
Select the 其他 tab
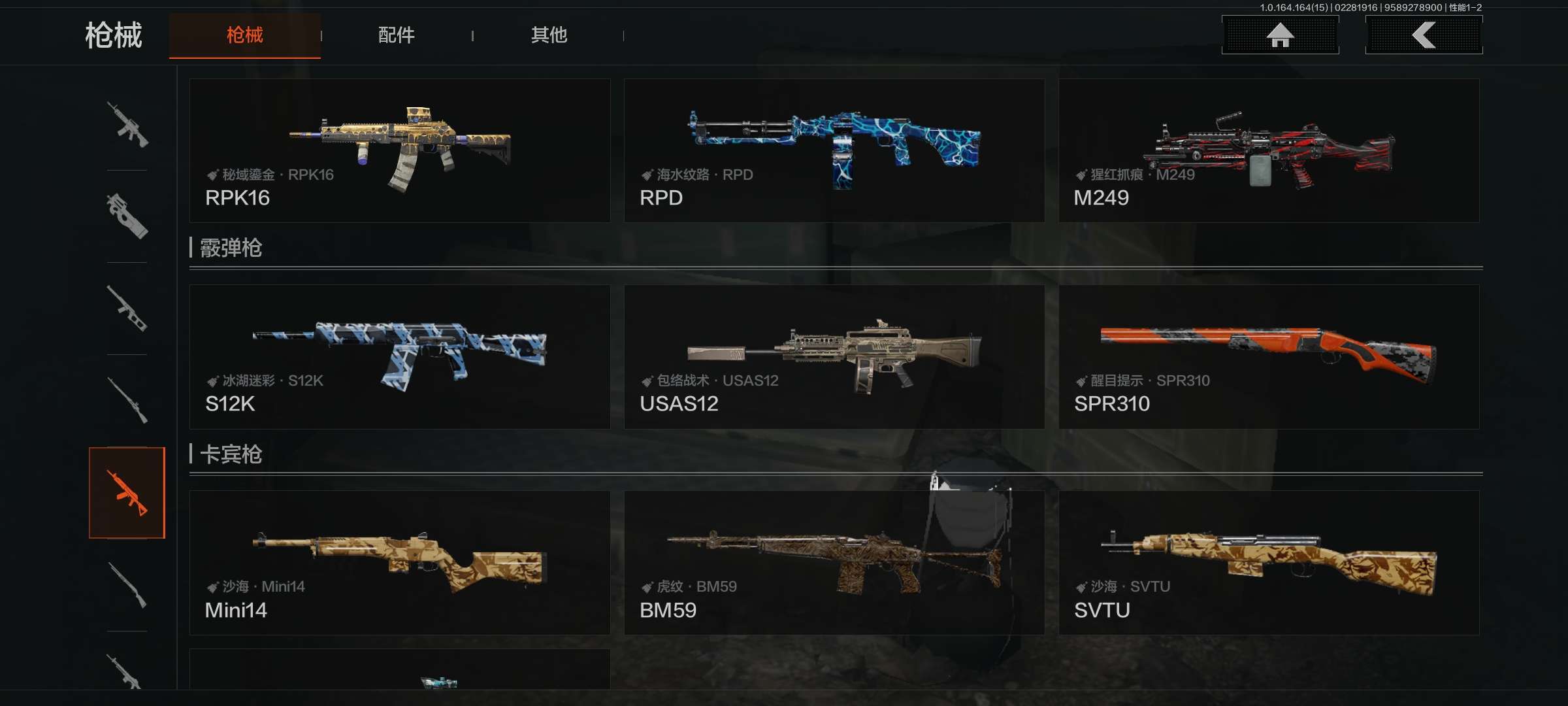549,35
